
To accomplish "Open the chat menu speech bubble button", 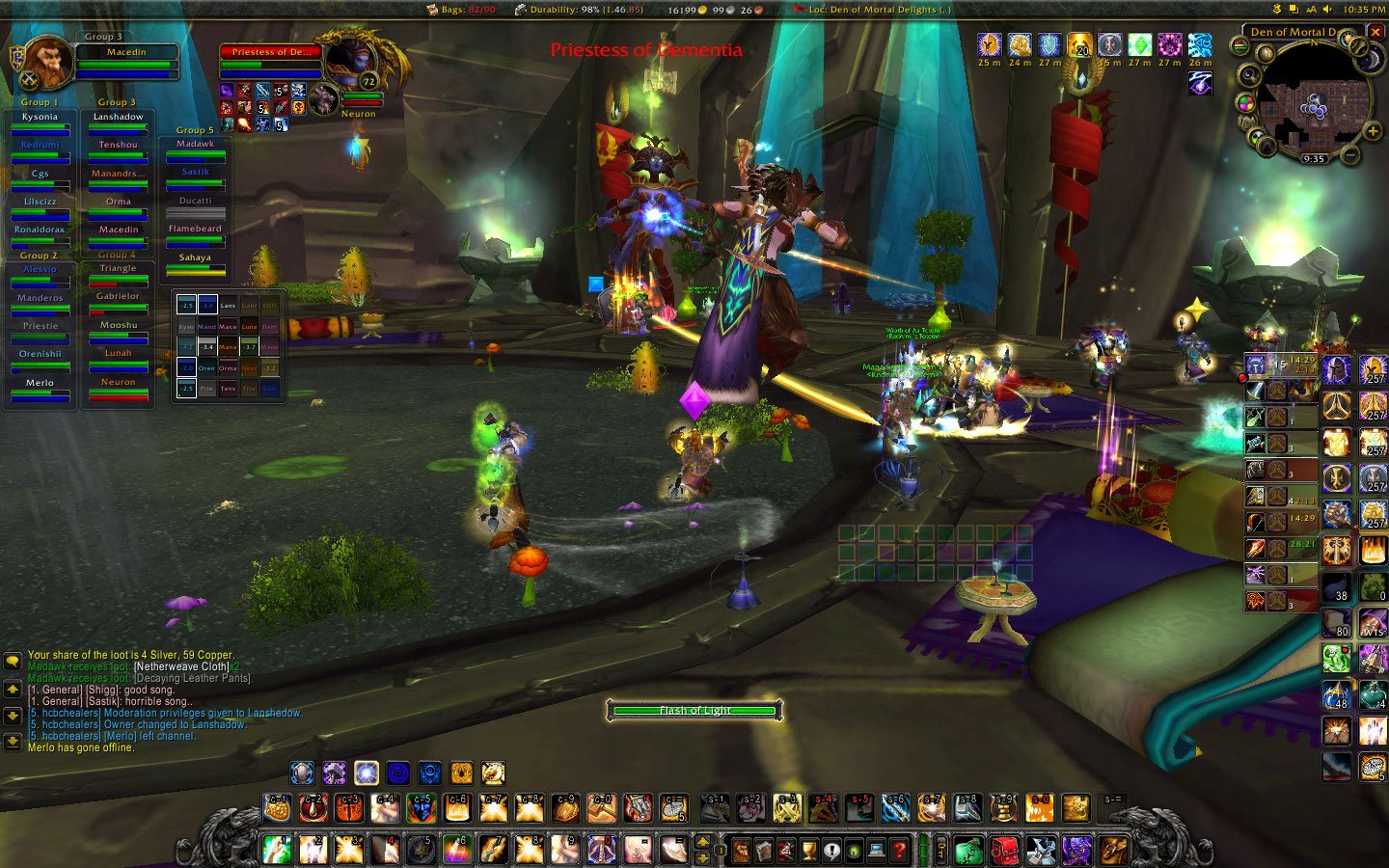I will pyautogui.click(x=13, y=662).
